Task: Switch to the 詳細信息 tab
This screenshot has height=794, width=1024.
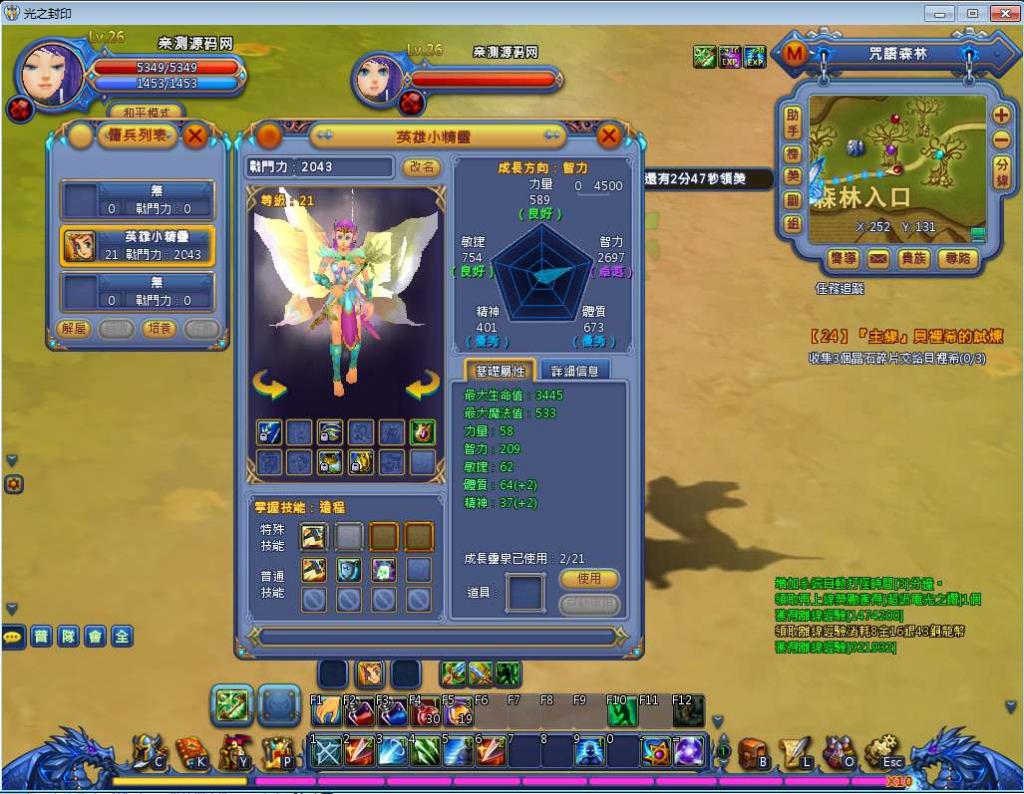Action: (574, 370)
